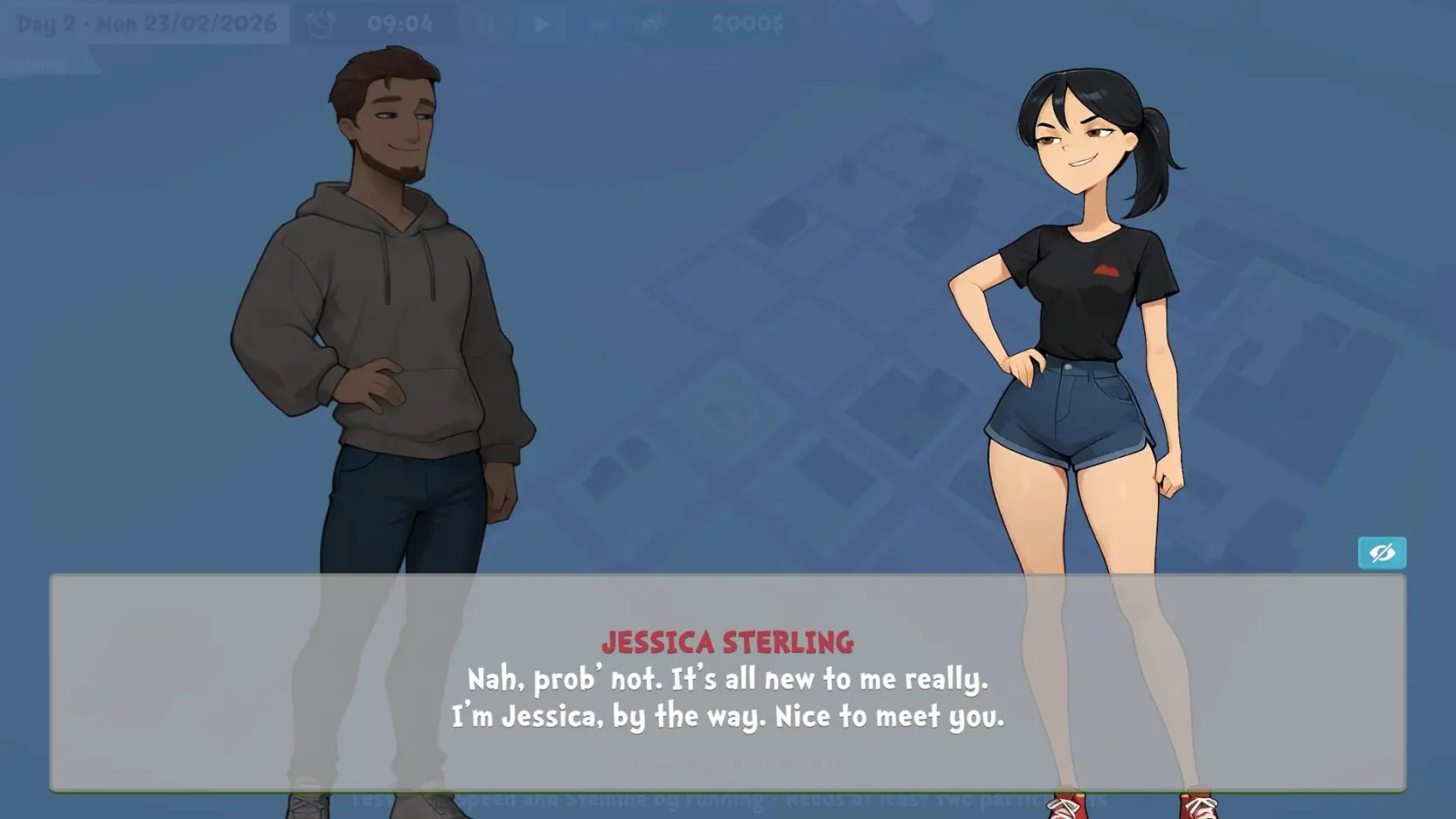The height and width of the screenshot is (819, 1456).
Task: Open the Day 2 date panel
Action: 146,24
